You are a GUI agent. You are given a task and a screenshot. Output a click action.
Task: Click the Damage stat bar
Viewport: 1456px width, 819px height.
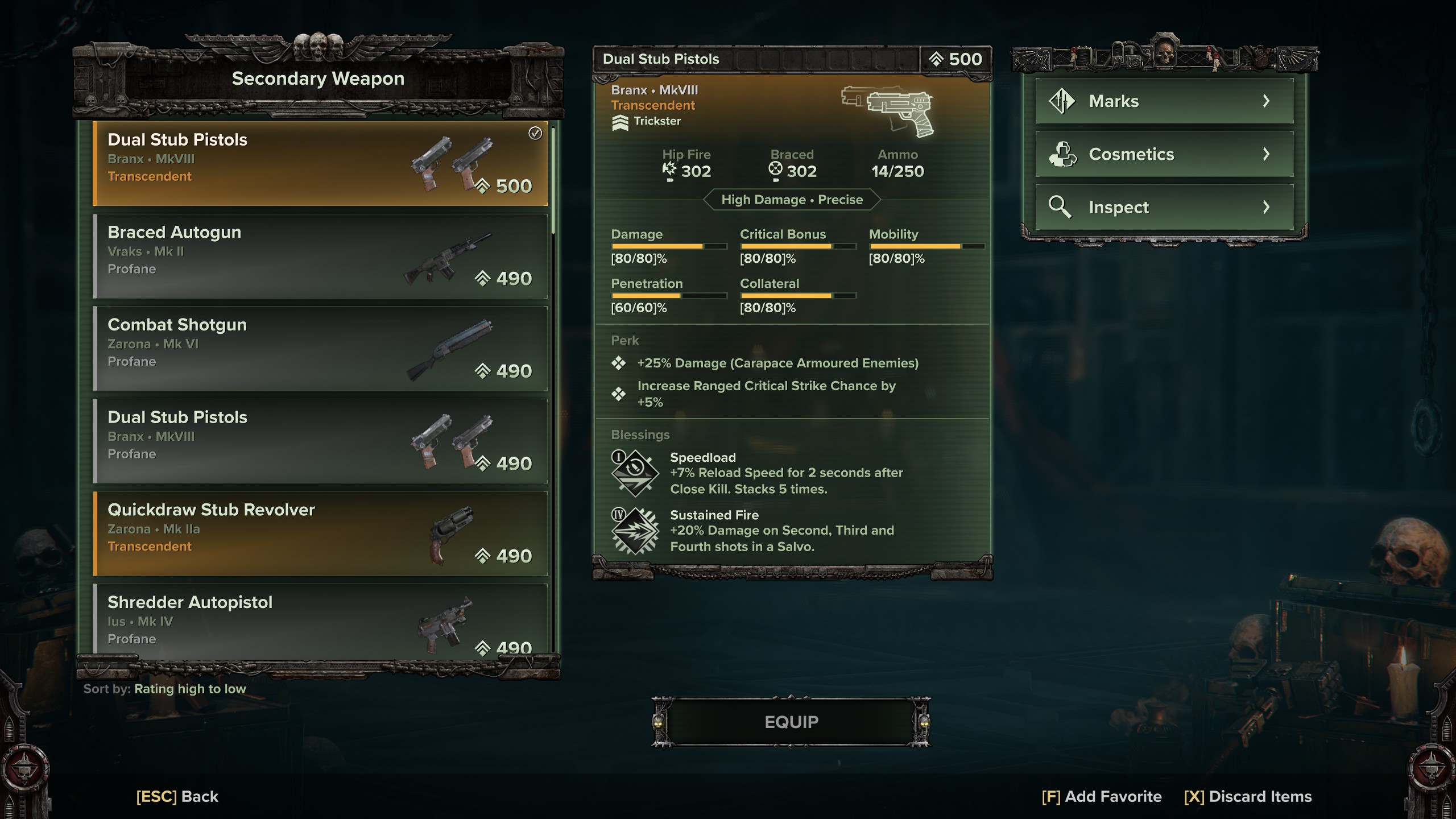[x=669, y=246]
